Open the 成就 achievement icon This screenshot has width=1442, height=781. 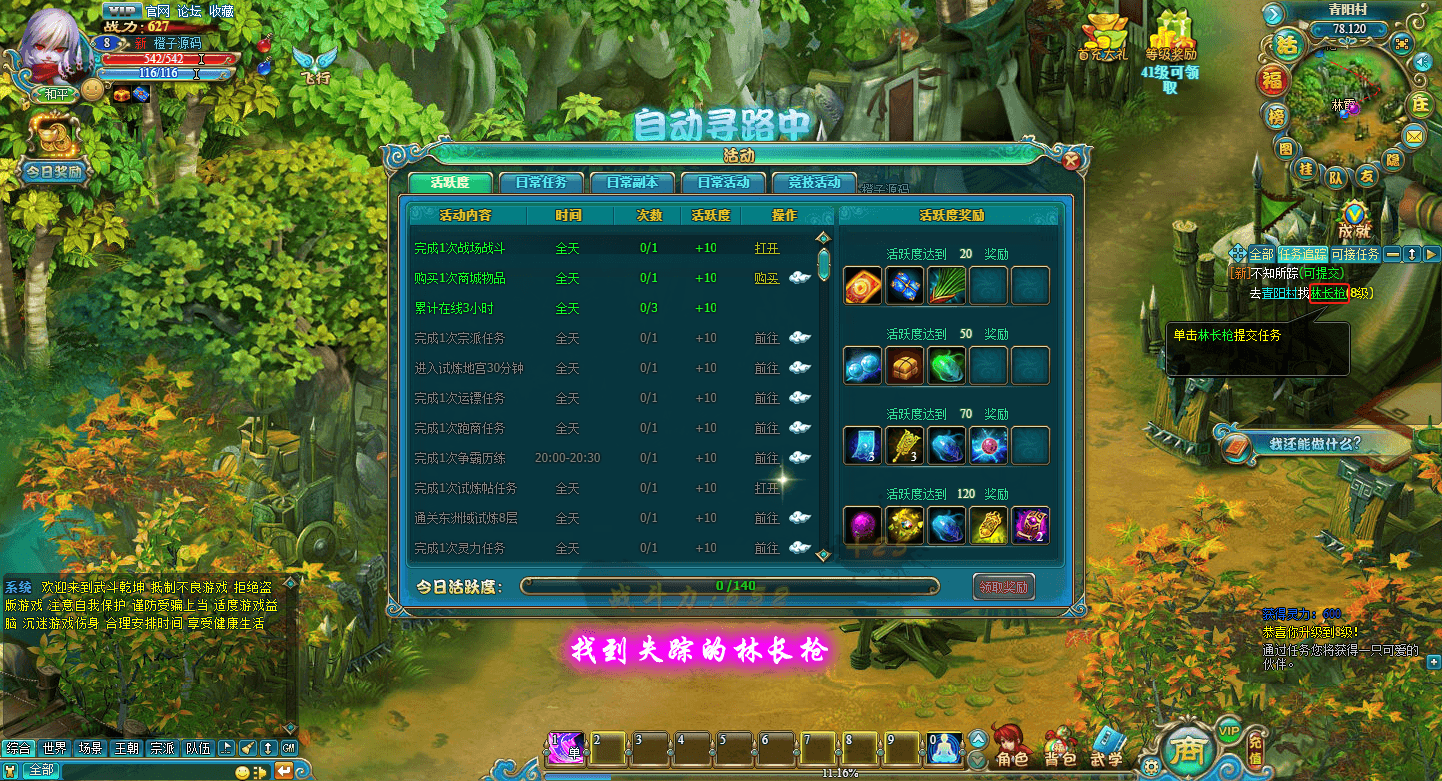tap(1353, 220)
